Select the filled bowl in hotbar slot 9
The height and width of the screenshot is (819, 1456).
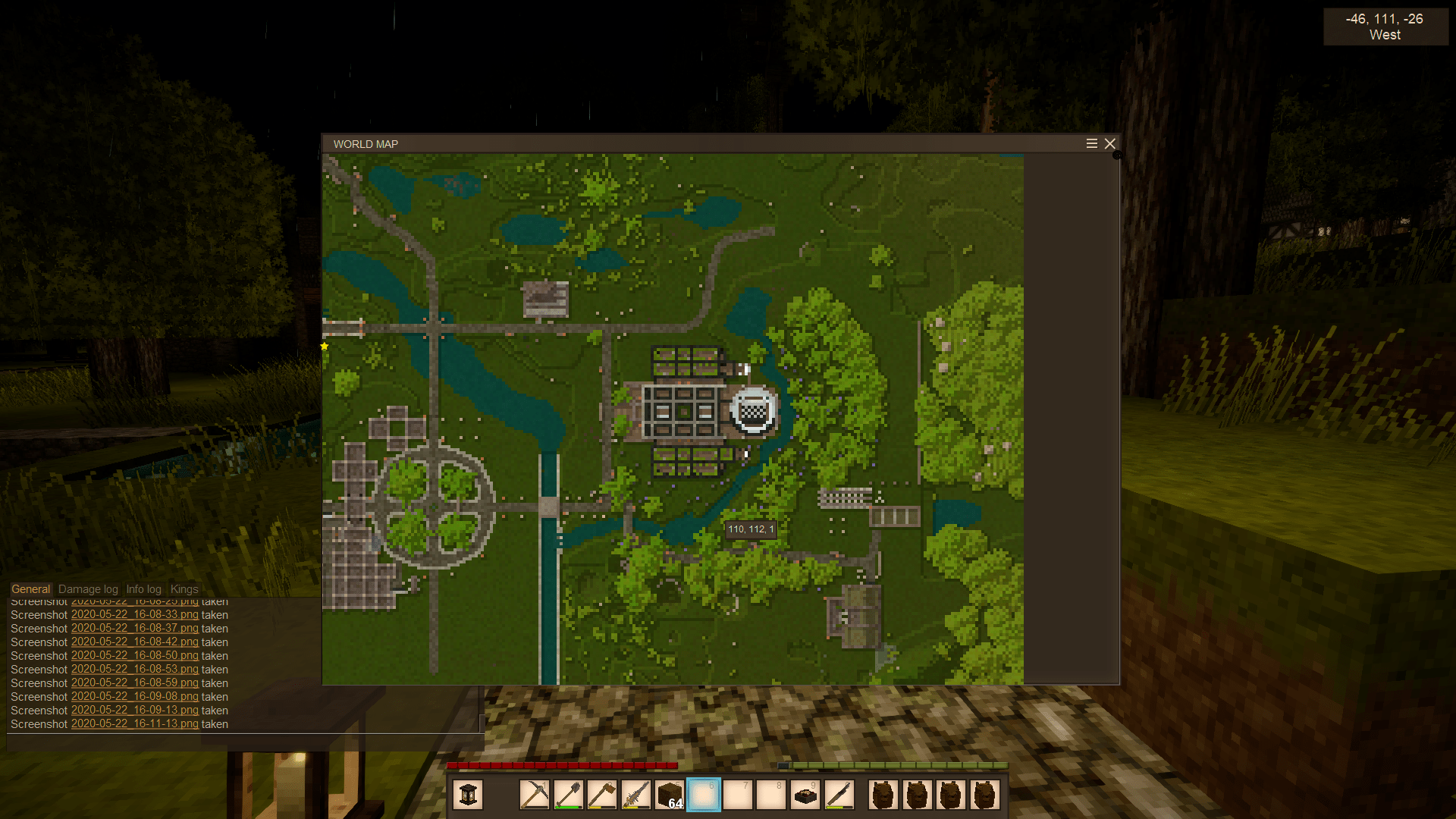(805, 795)
